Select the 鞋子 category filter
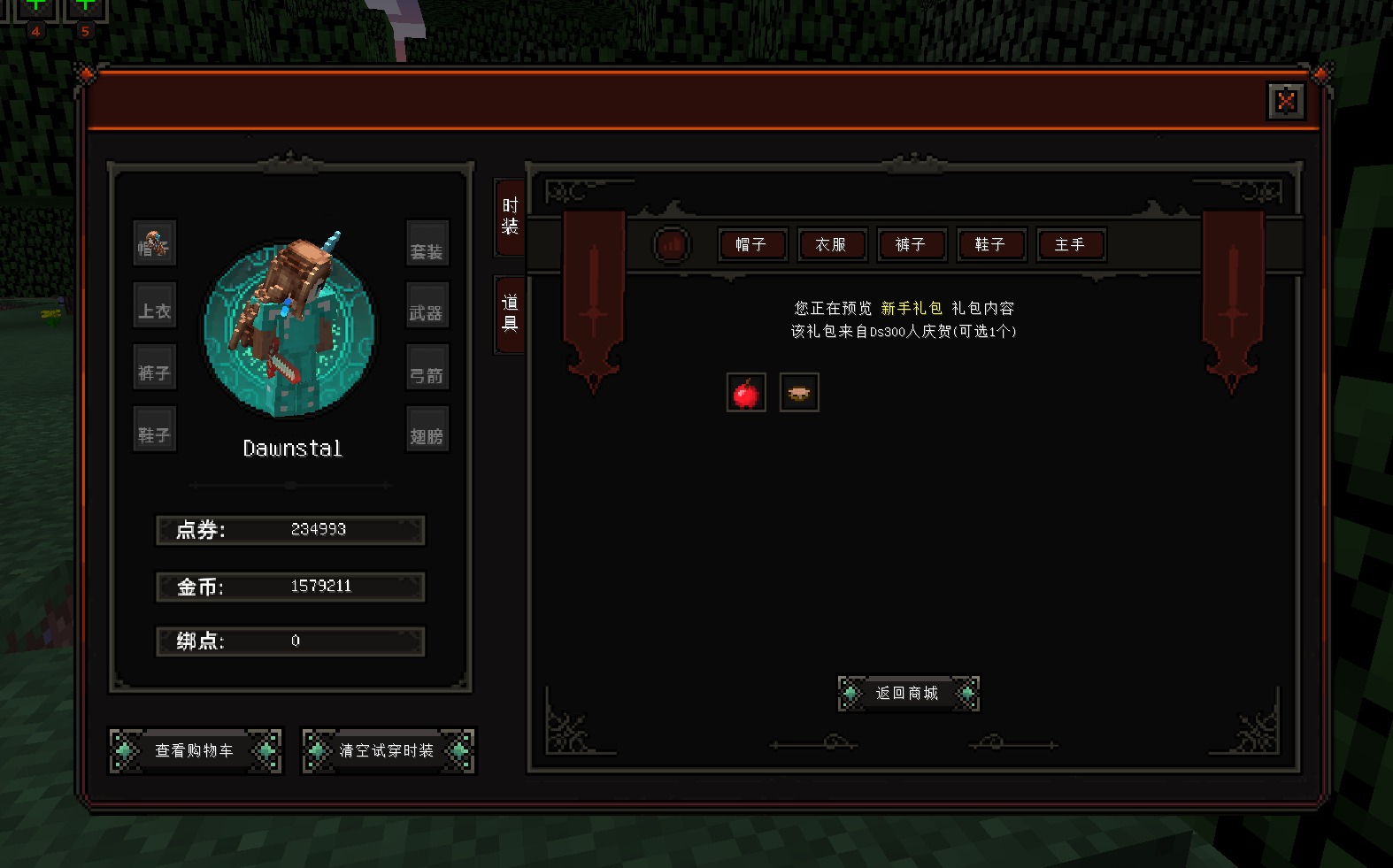This screenshot has height=868, width=1393. [x=990, y=245]
